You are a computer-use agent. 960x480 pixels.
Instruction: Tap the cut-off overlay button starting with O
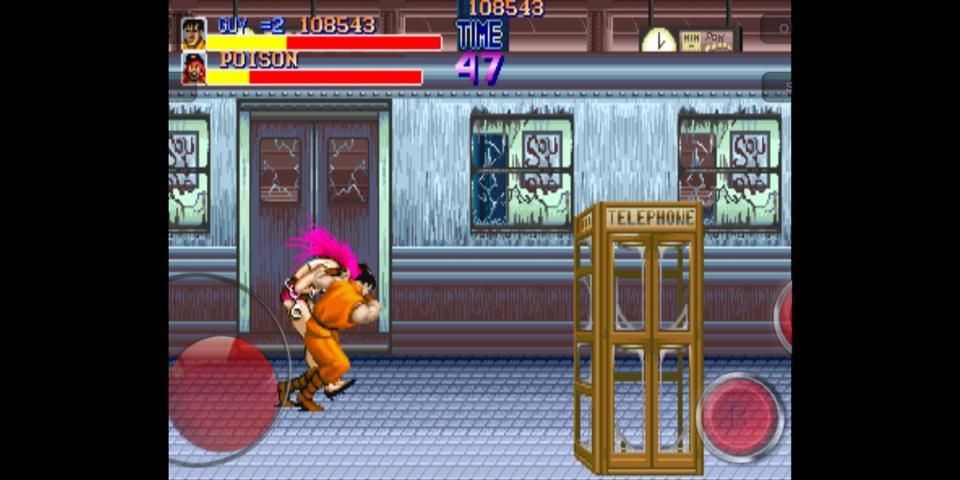(x=776, y=28)
